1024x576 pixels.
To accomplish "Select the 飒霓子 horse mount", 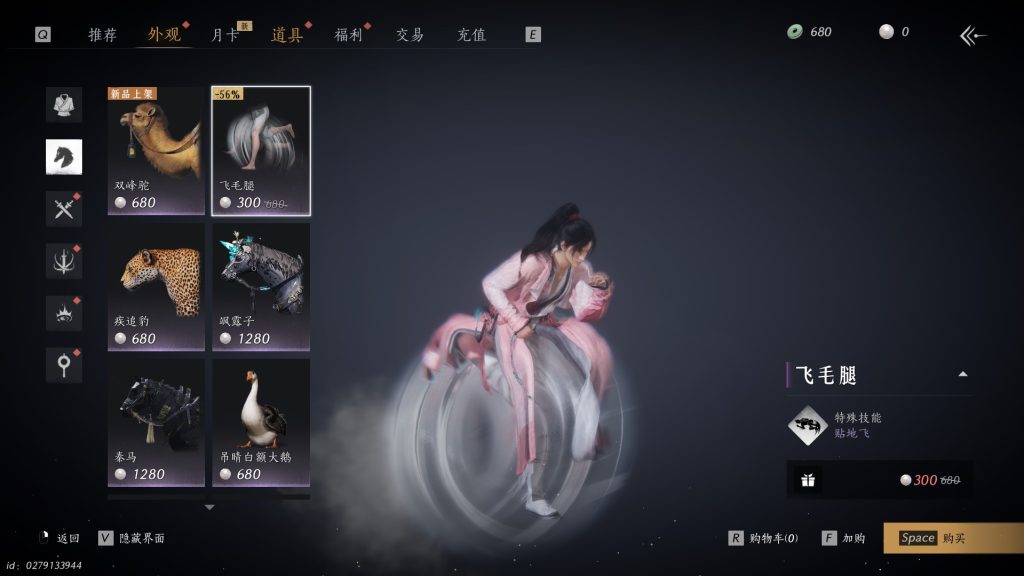I will 261,287.
